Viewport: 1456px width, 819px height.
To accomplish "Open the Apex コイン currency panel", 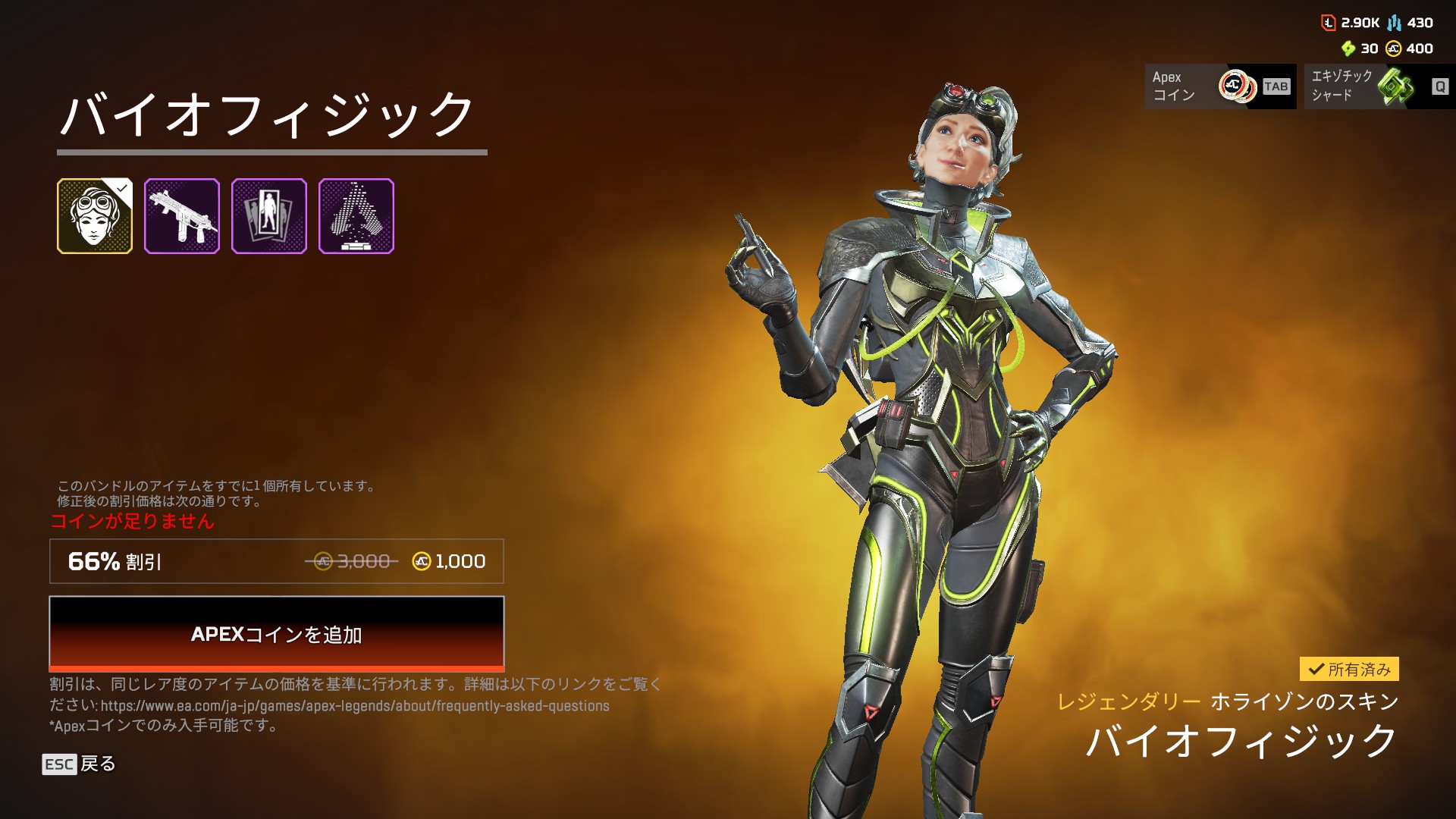I will click(x=1219, y=86).
